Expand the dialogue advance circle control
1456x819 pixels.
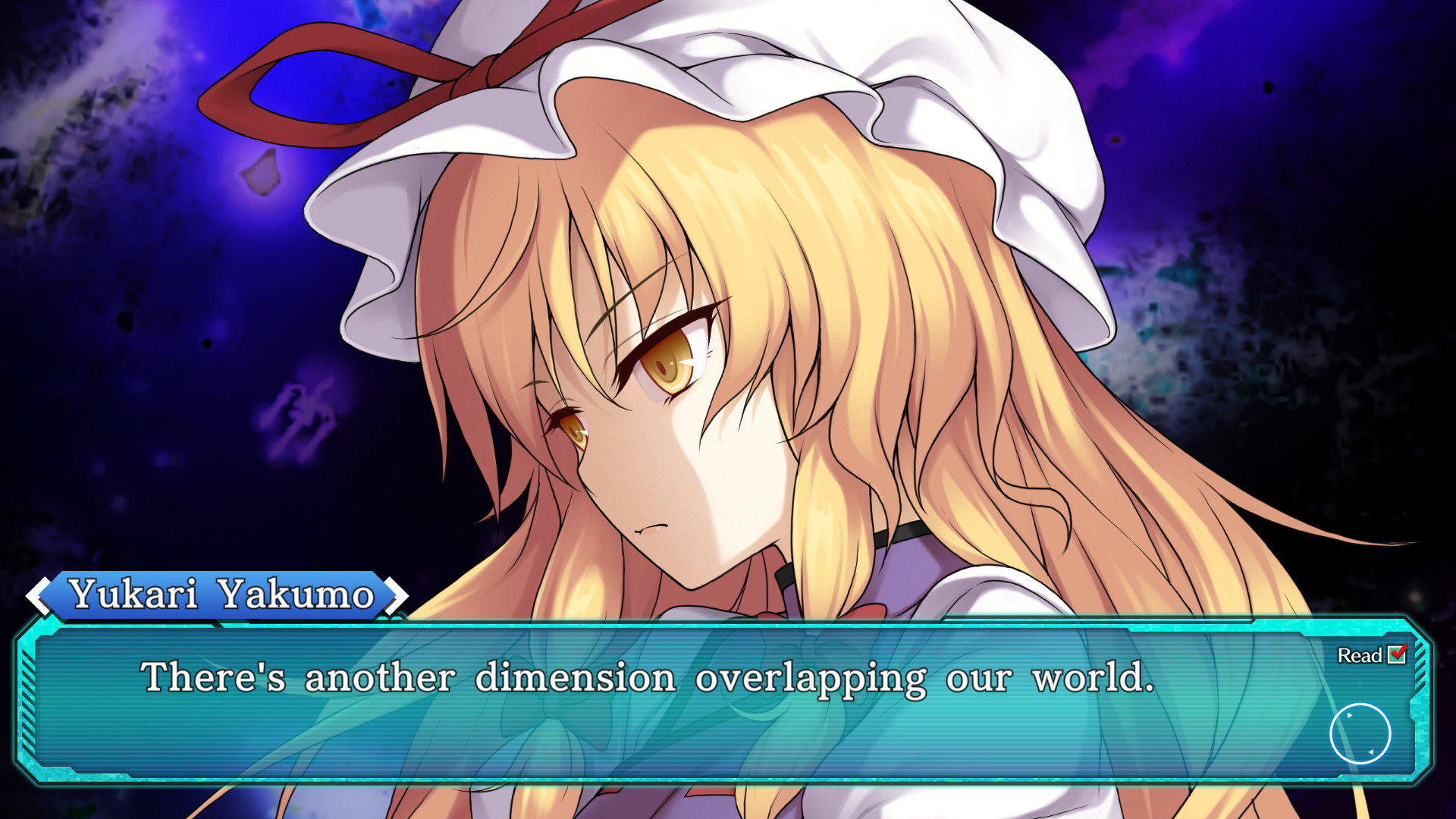click(1360, 733)
